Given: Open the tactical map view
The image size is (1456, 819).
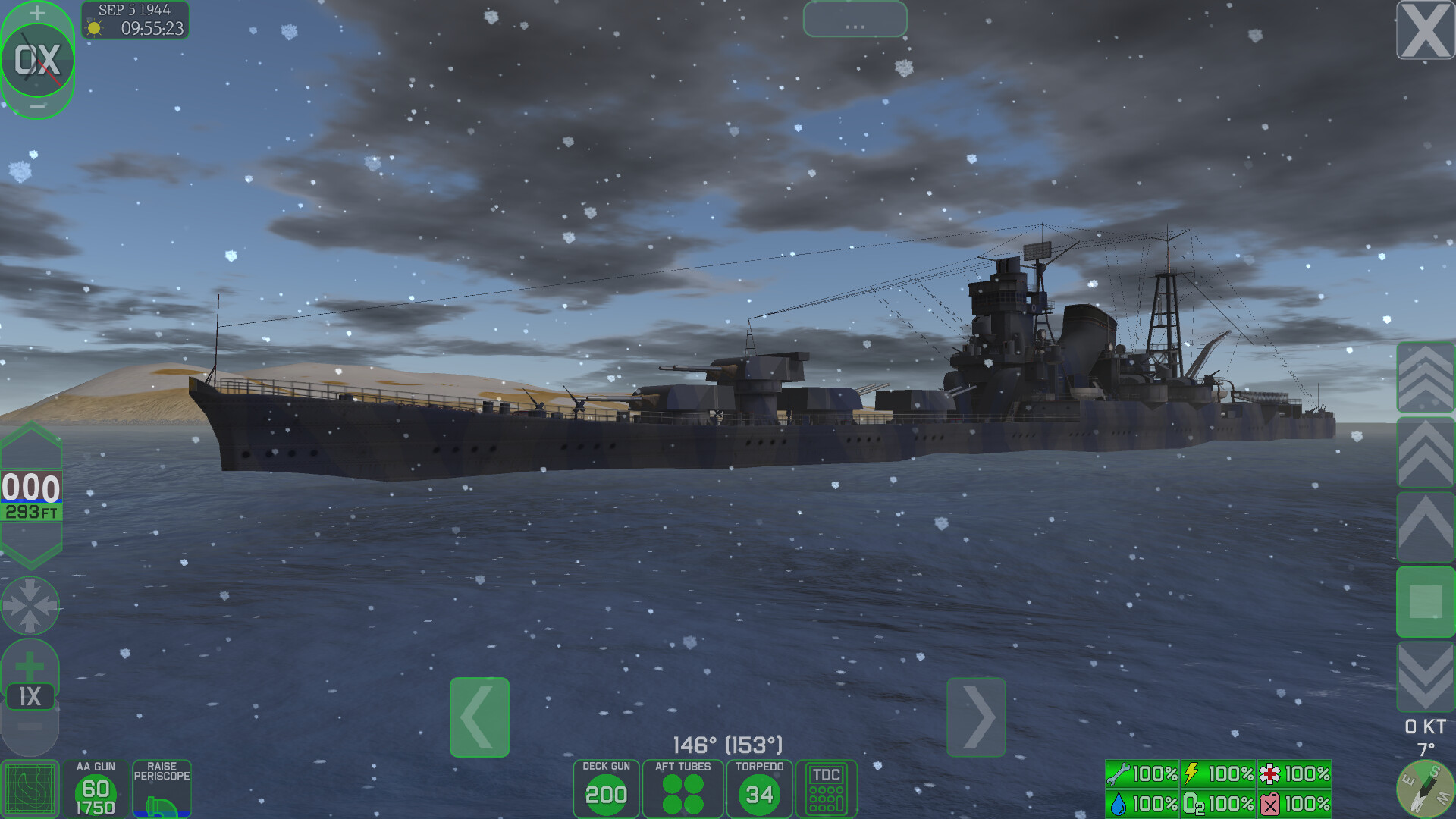Looking at the screenshot, I should pos(30,787).
